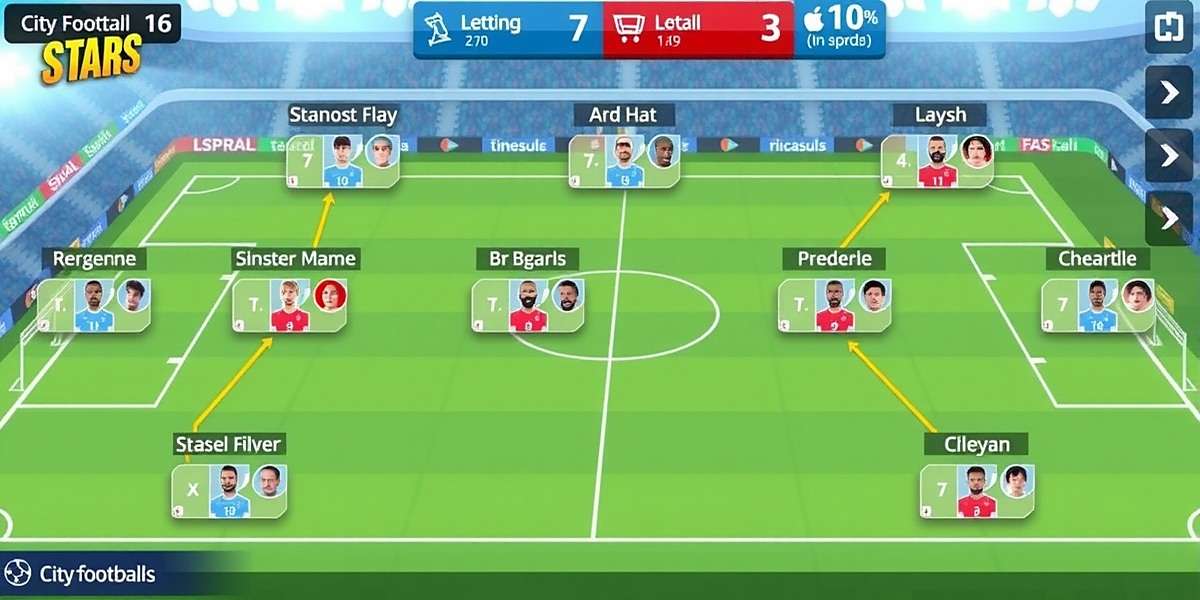Pick the Laysh player card

pyautogui.click(x=937, y=161)
